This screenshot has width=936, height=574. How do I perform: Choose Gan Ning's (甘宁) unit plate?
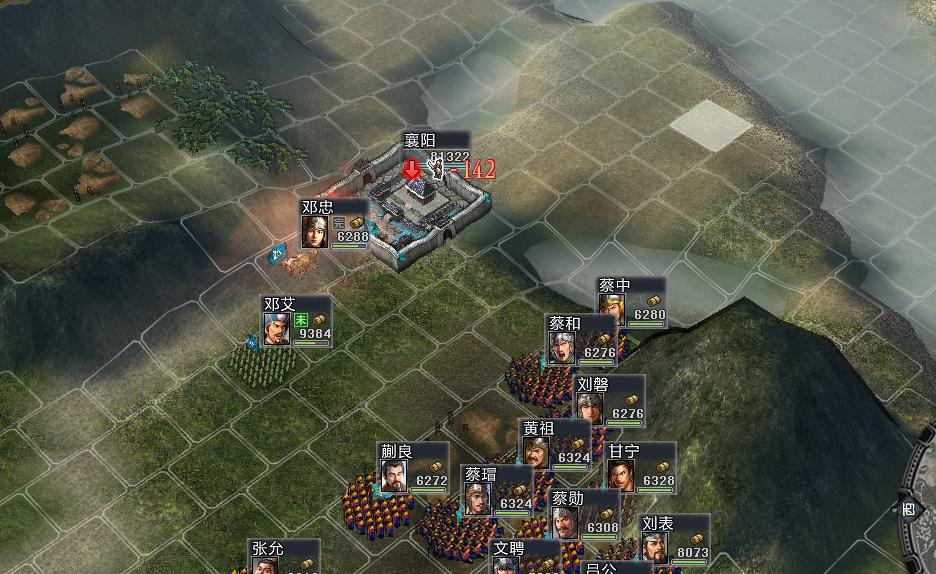[641, 467]
